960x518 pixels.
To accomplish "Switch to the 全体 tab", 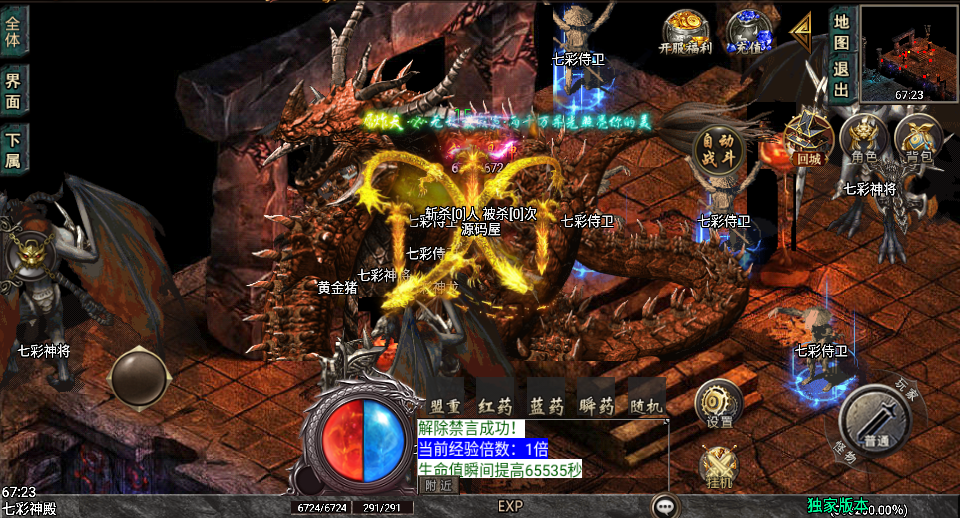I will click(x=13, y=29).
